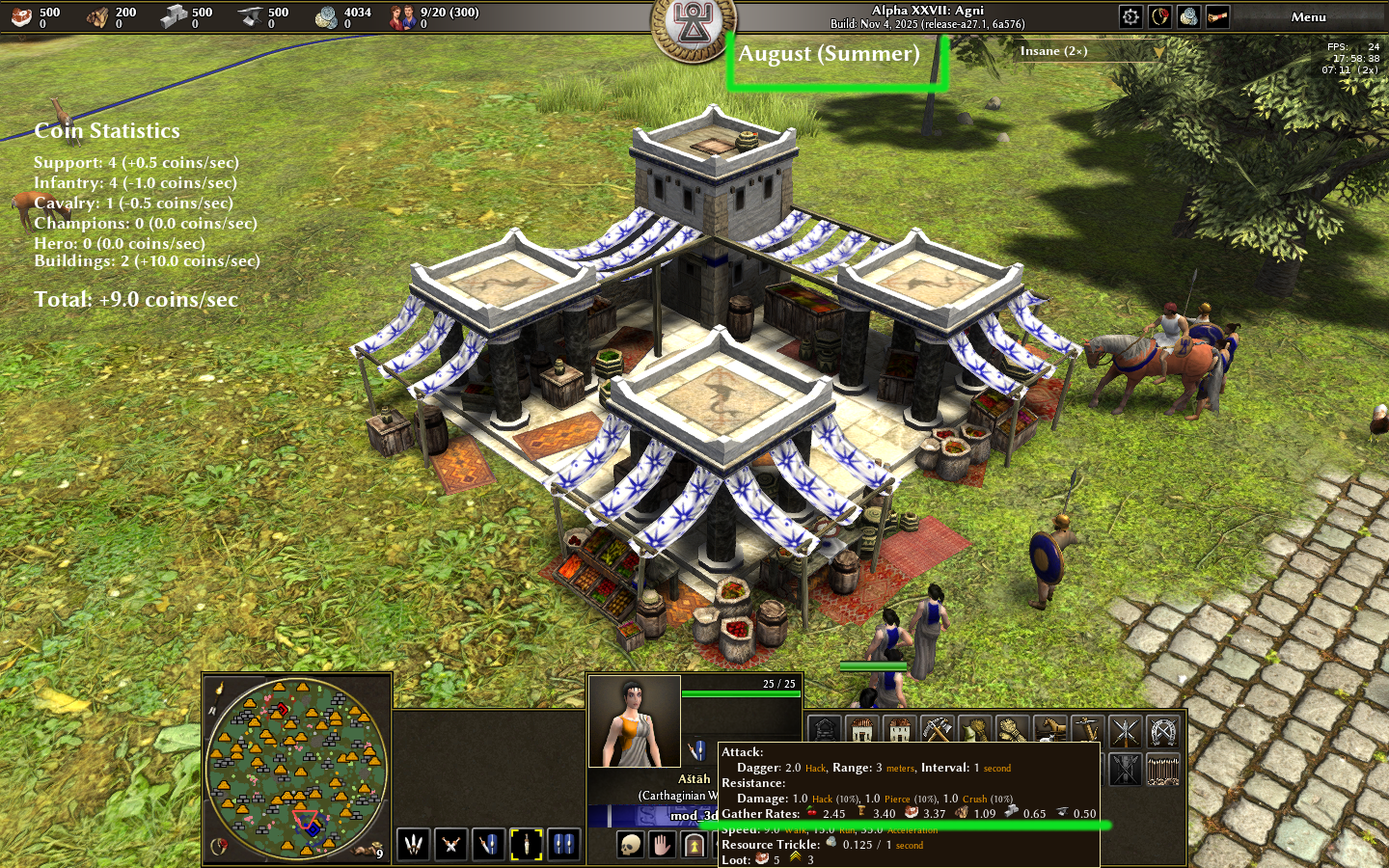Click the torch icon above the minimap
This screenshot has height=868, width=1389.
(x=220, y=689)
